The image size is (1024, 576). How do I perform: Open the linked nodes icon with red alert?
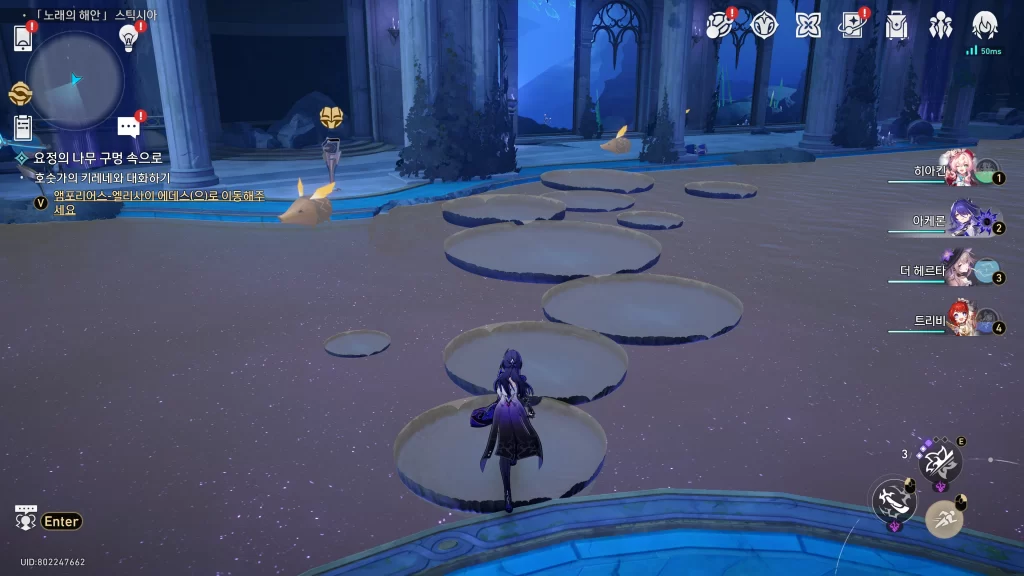click(x=720, y=25)
